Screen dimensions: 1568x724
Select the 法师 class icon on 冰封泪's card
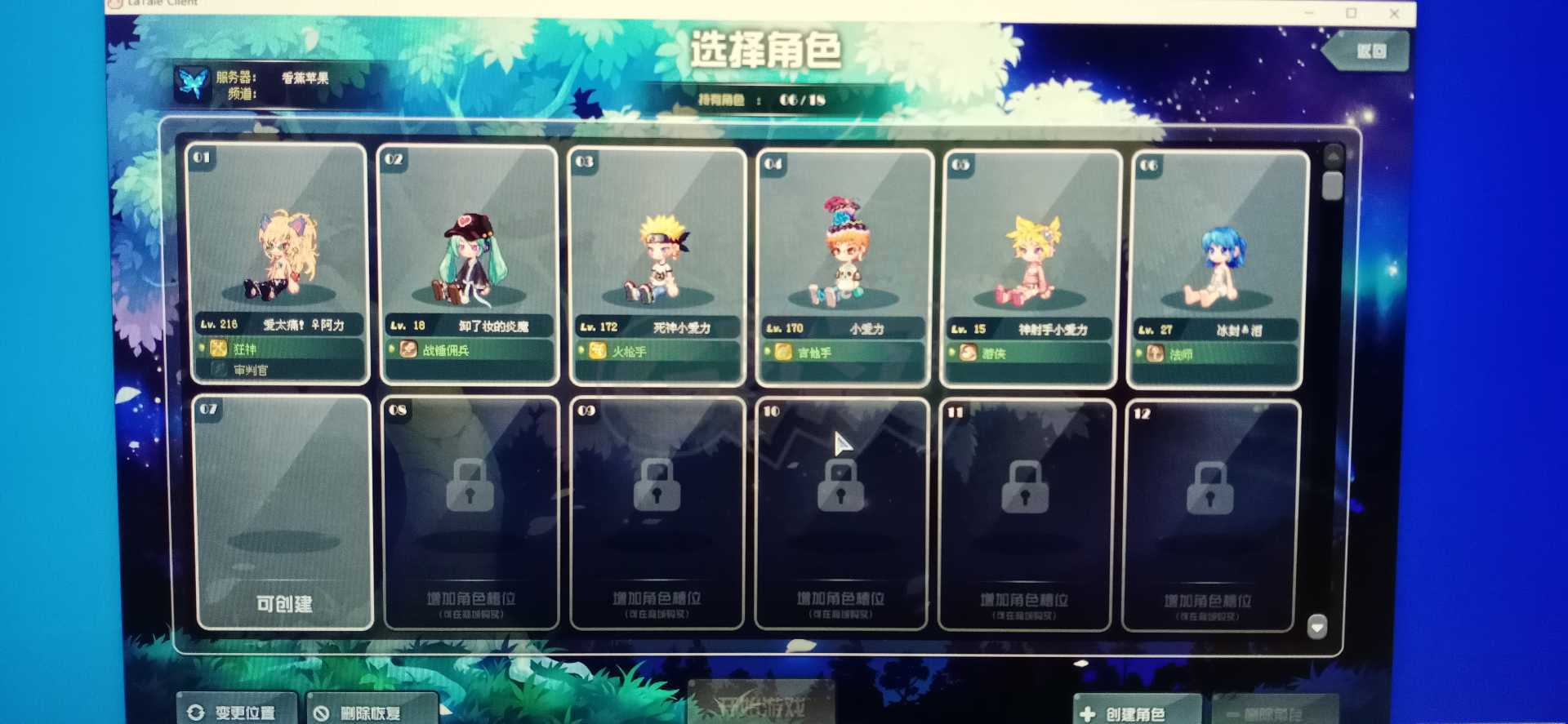(x=1153, y=354)
